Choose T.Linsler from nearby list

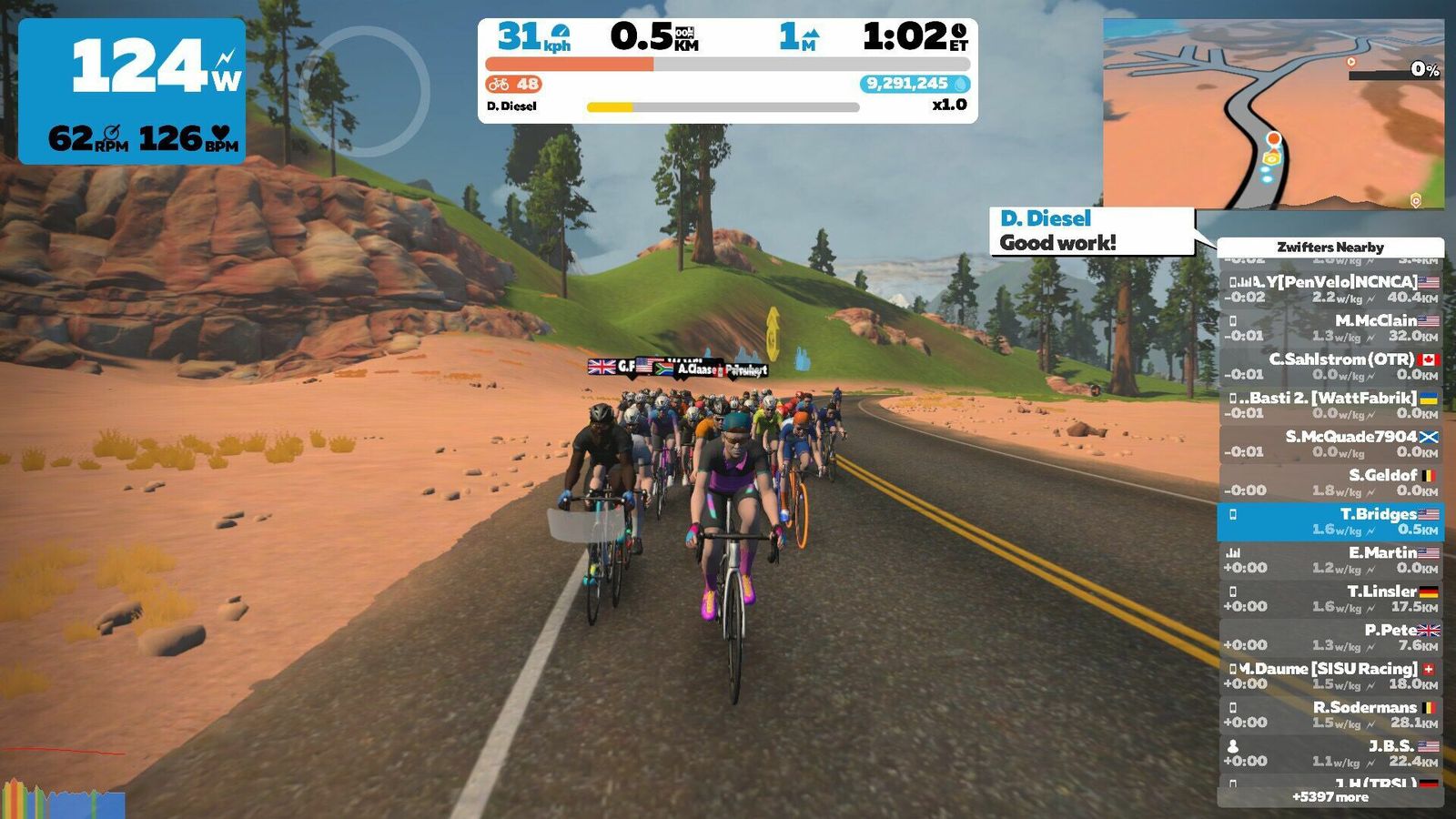[1330, 599]
